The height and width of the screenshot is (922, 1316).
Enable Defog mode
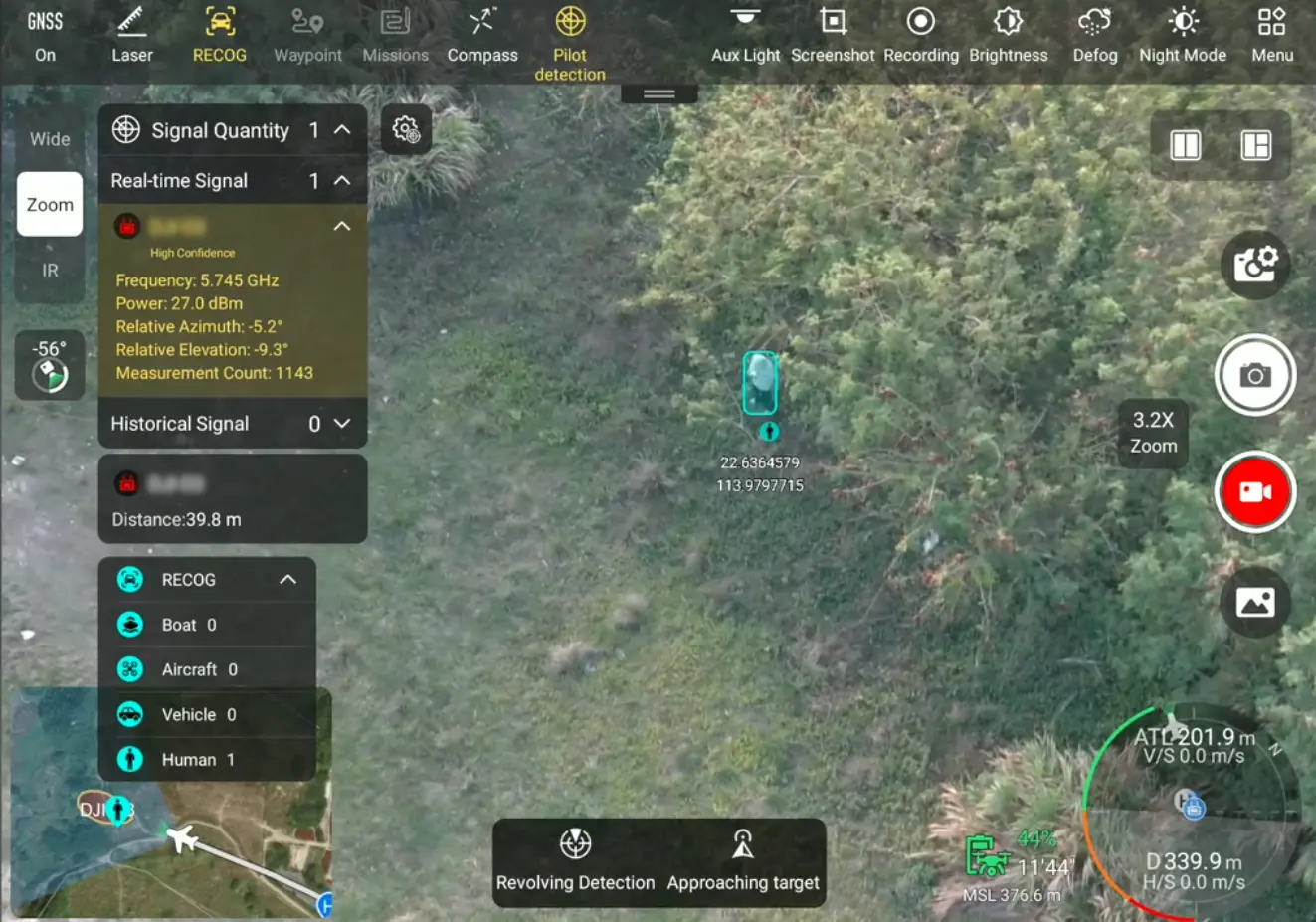click(x=1095, y=35)
